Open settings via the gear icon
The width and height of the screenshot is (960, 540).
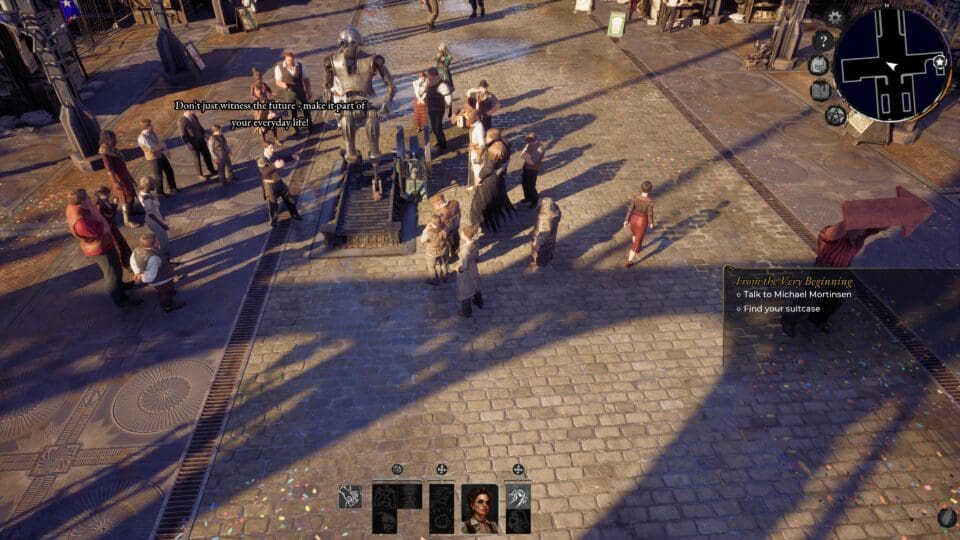point(835,17)
